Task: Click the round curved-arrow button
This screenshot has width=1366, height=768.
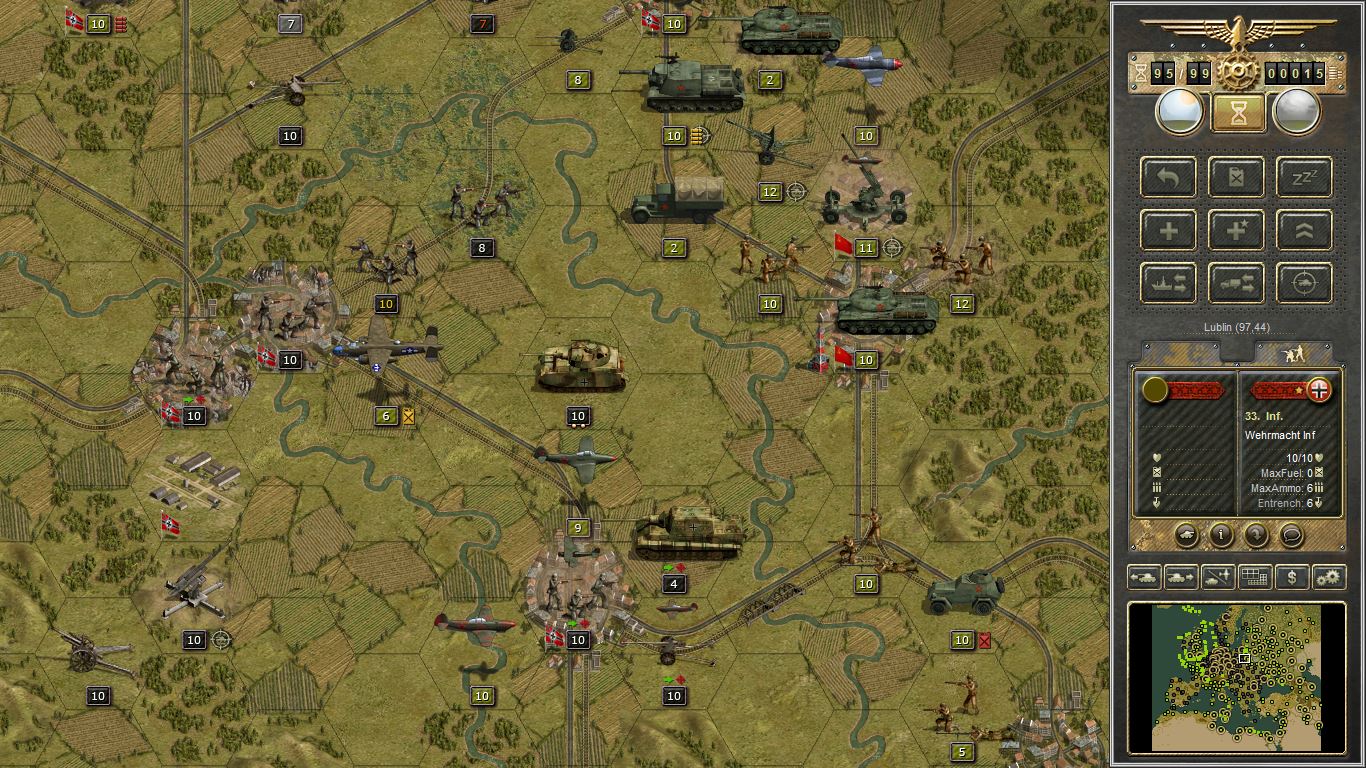Action: (x=1256, y=535)
